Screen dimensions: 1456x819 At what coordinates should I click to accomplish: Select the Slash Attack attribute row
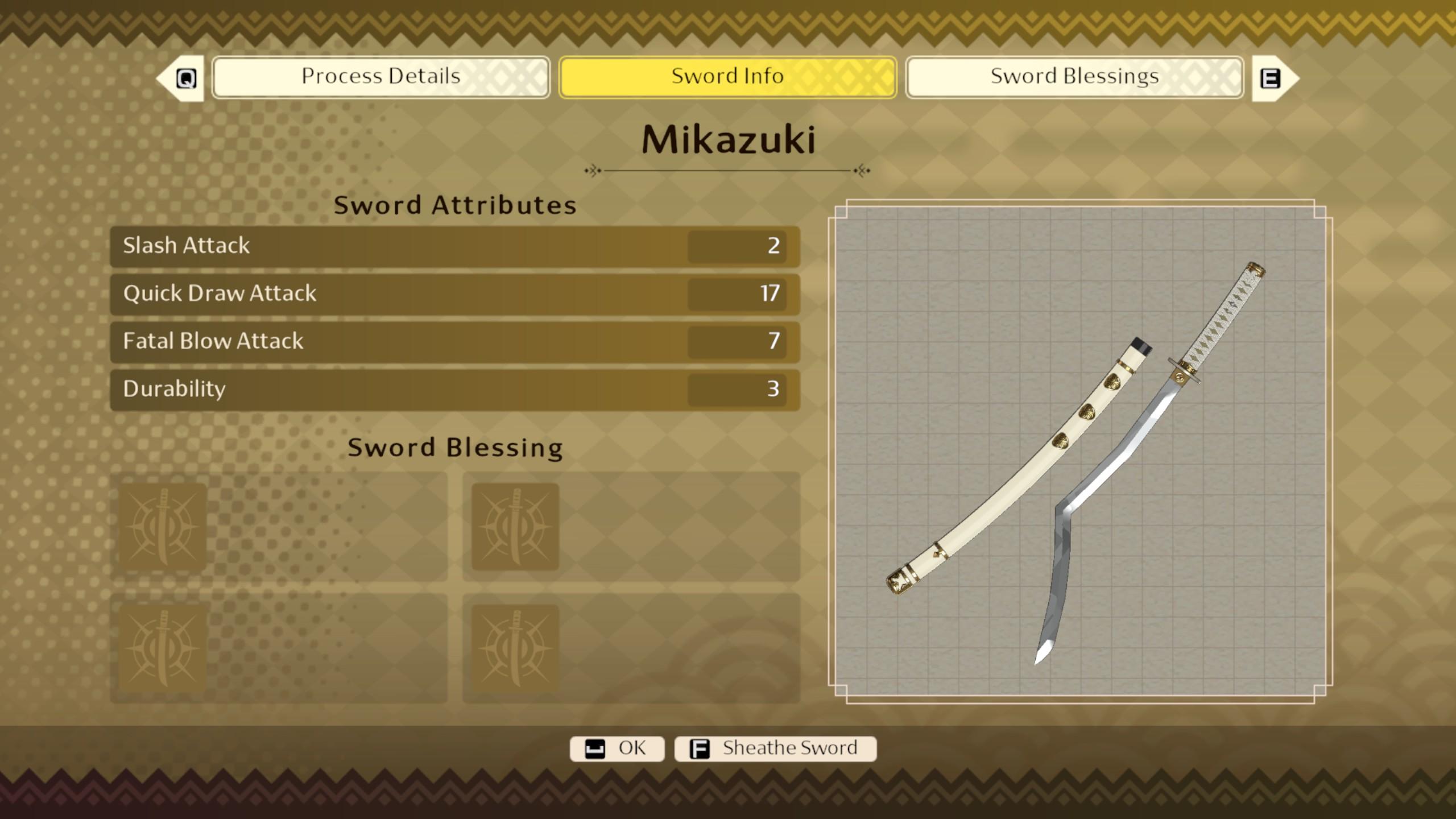click(x=454, y=246)
